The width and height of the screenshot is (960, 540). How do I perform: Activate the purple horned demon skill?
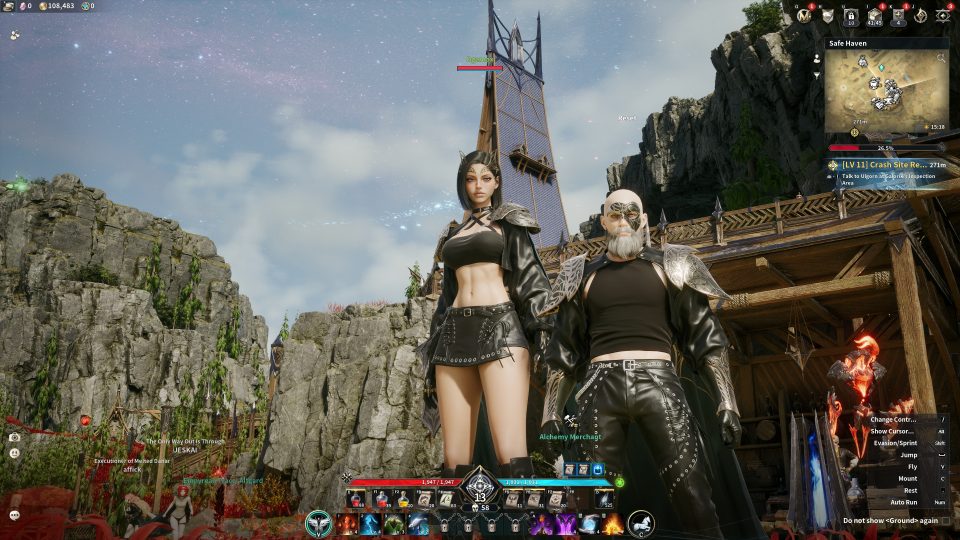point(541,524)
